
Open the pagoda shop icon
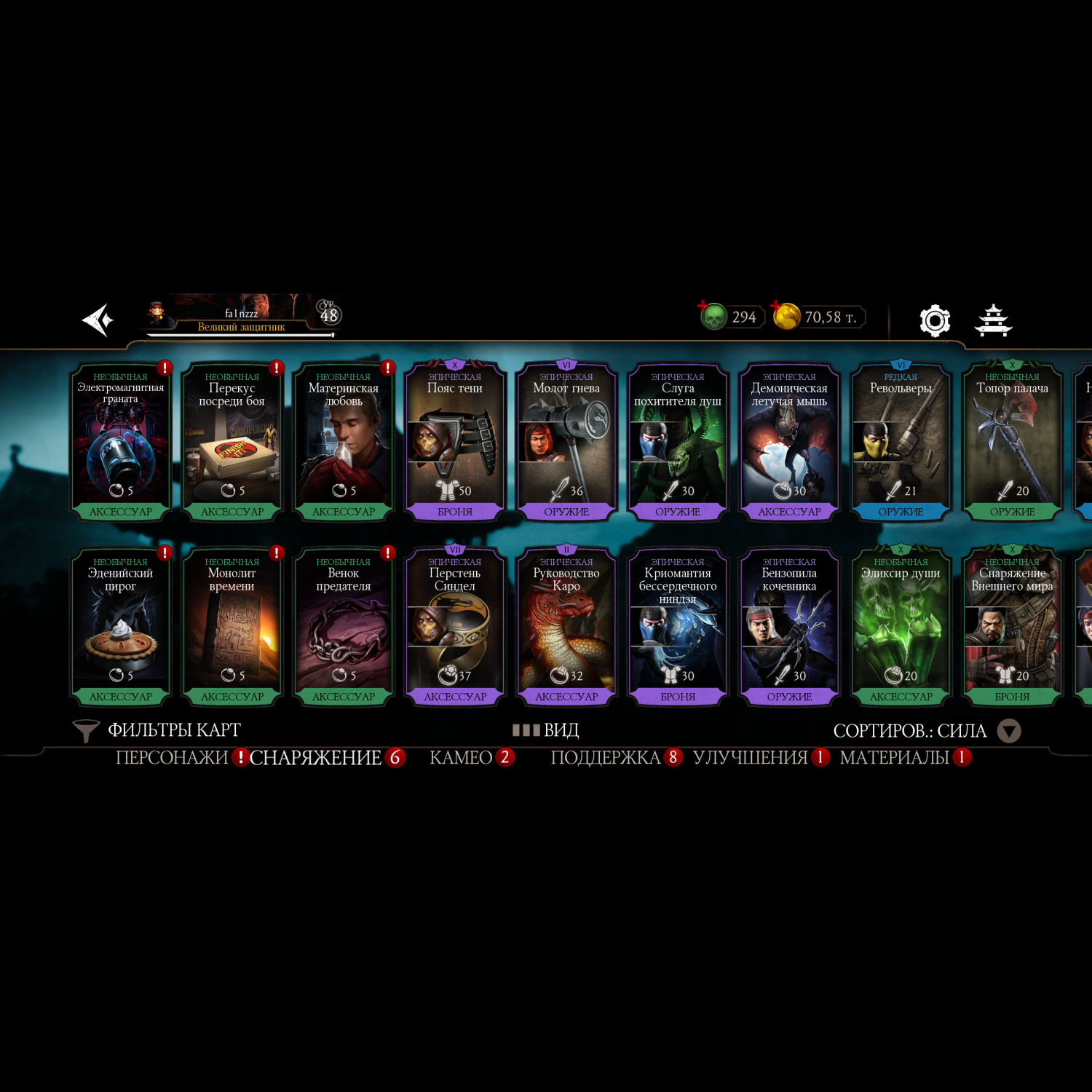pyautogui.click(x=994, y=320)
